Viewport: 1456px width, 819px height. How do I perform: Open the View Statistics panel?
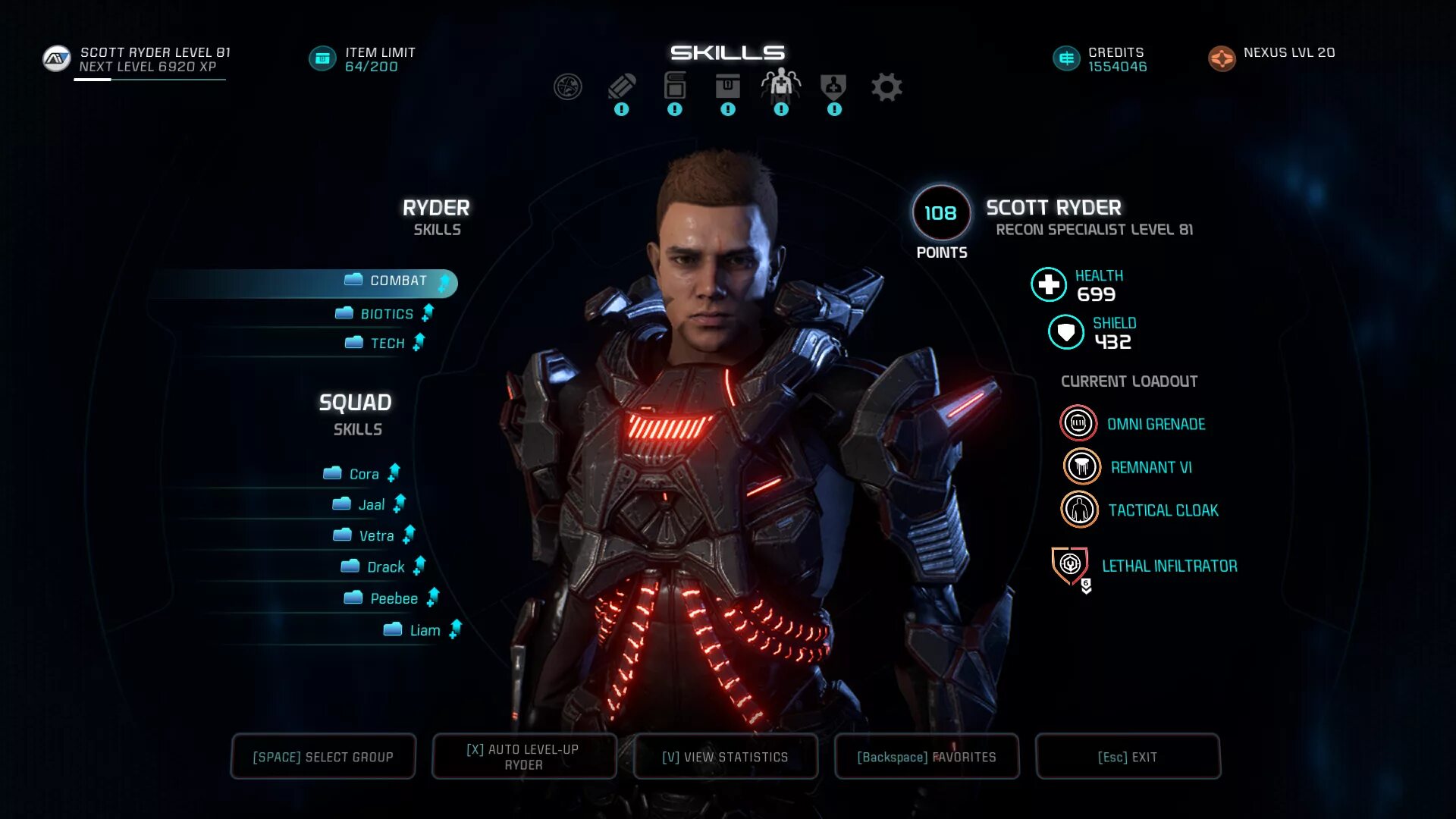pyautogui.click(x=725, y=757)
